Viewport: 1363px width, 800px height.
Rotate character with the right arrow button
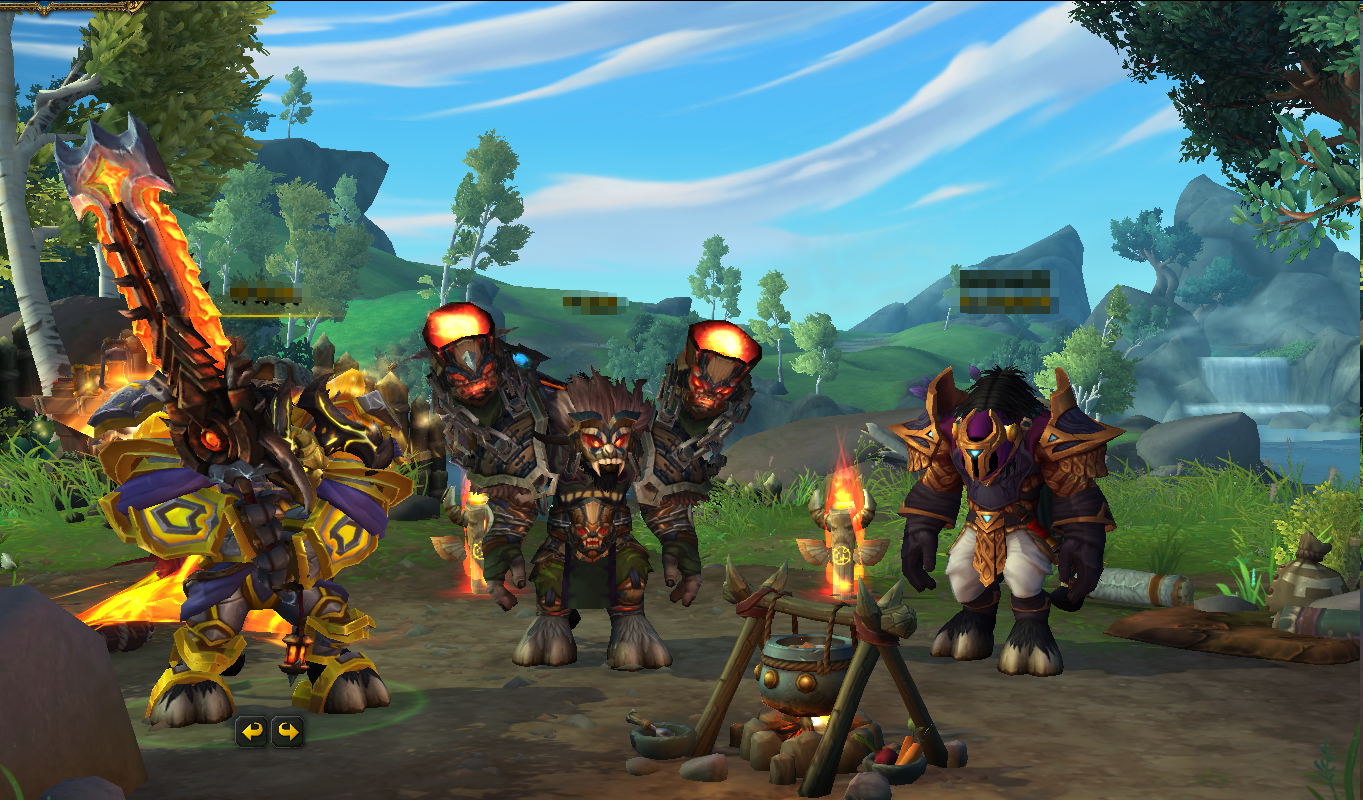coord(288,732)
